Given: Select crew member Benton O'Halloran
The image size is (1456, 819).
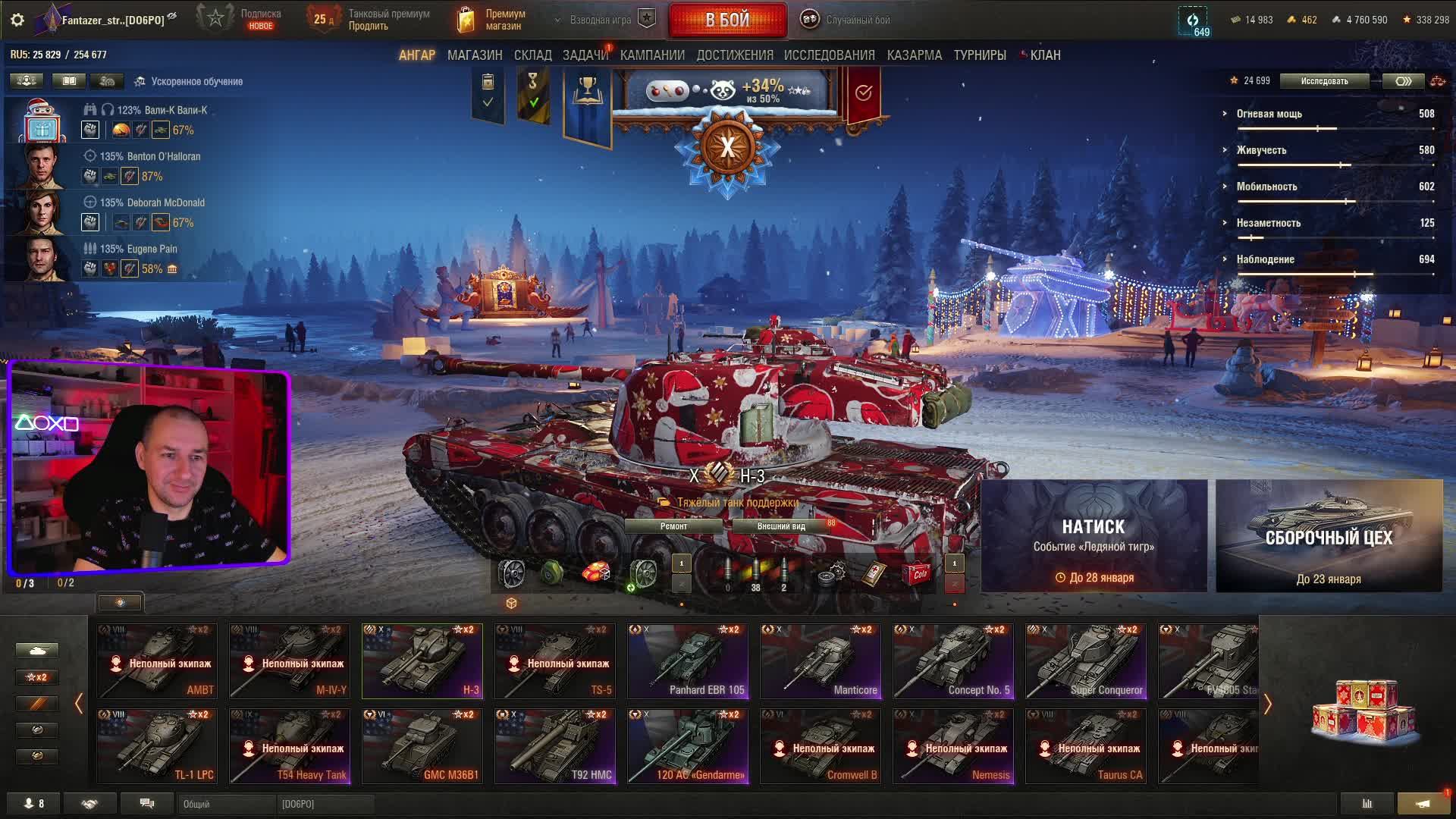Looking at the screenshot, I should point(150,157).
